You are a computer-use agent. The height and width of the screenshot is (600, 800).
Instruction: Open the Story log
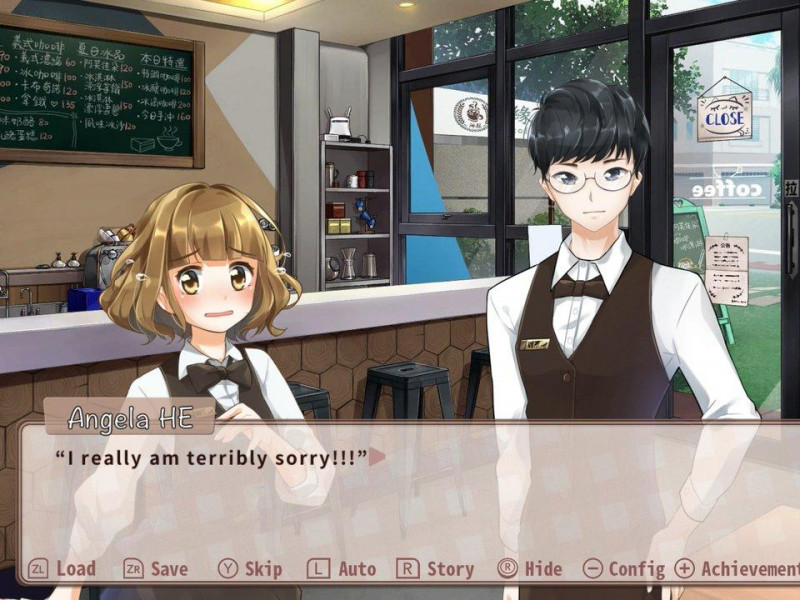tap(436, 569)
